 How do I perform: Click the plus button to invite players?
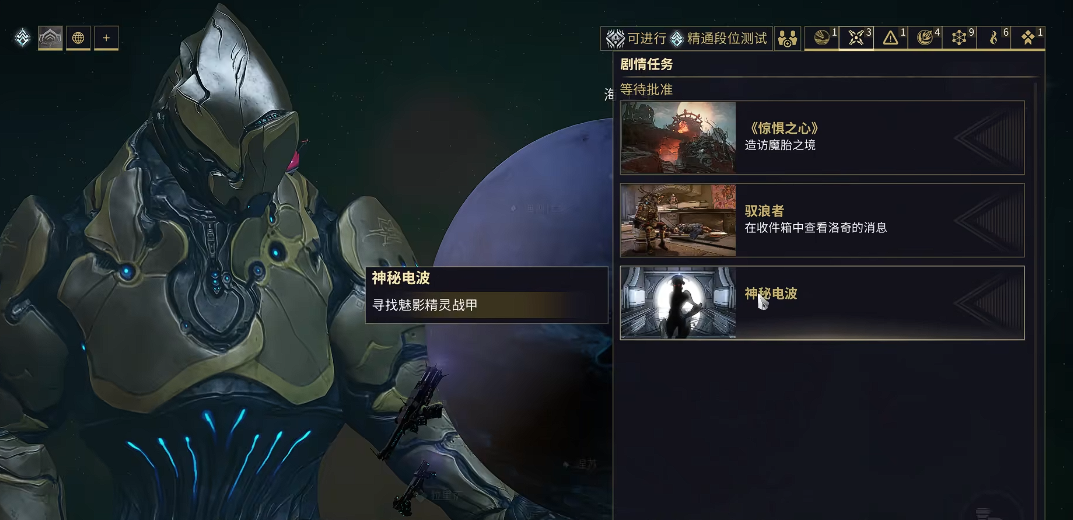tap(106, 39)
